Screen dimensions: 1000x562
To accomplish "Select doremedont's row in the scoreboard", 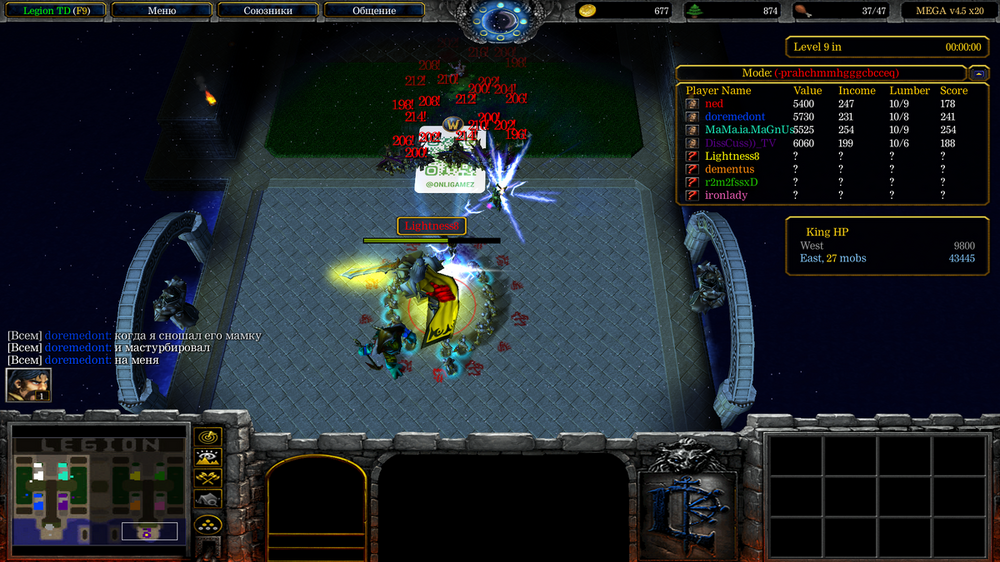I will [x=734, y=117].
